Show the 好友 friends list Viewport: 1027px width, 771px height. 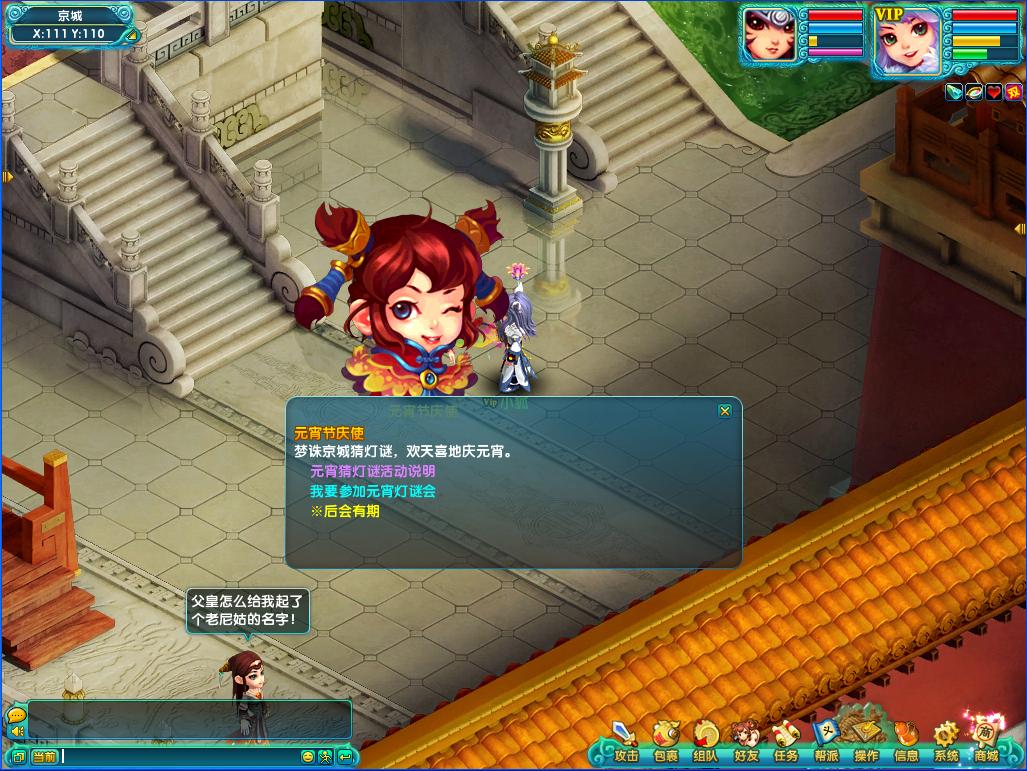pos(745,742)
